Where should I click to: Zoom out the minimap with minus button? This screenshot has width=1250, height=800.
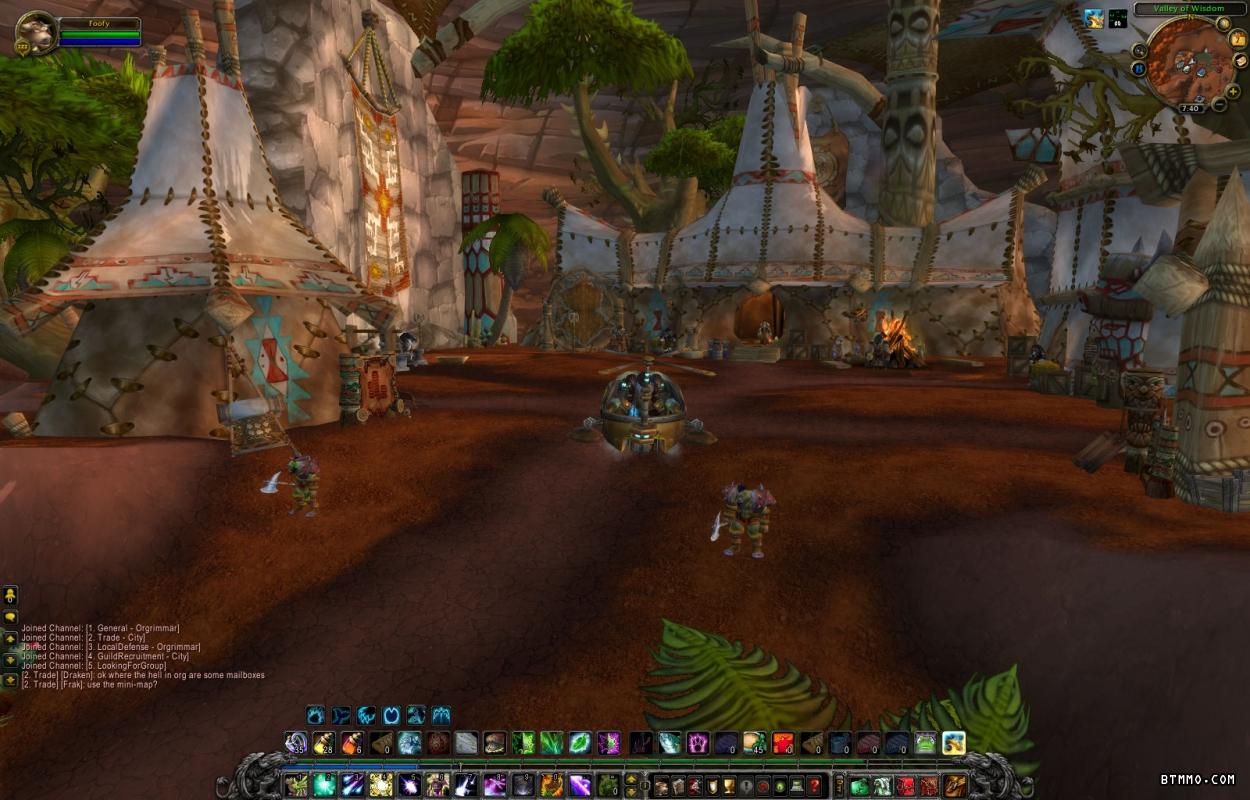pyautogui.click(x=1219, y=105)
